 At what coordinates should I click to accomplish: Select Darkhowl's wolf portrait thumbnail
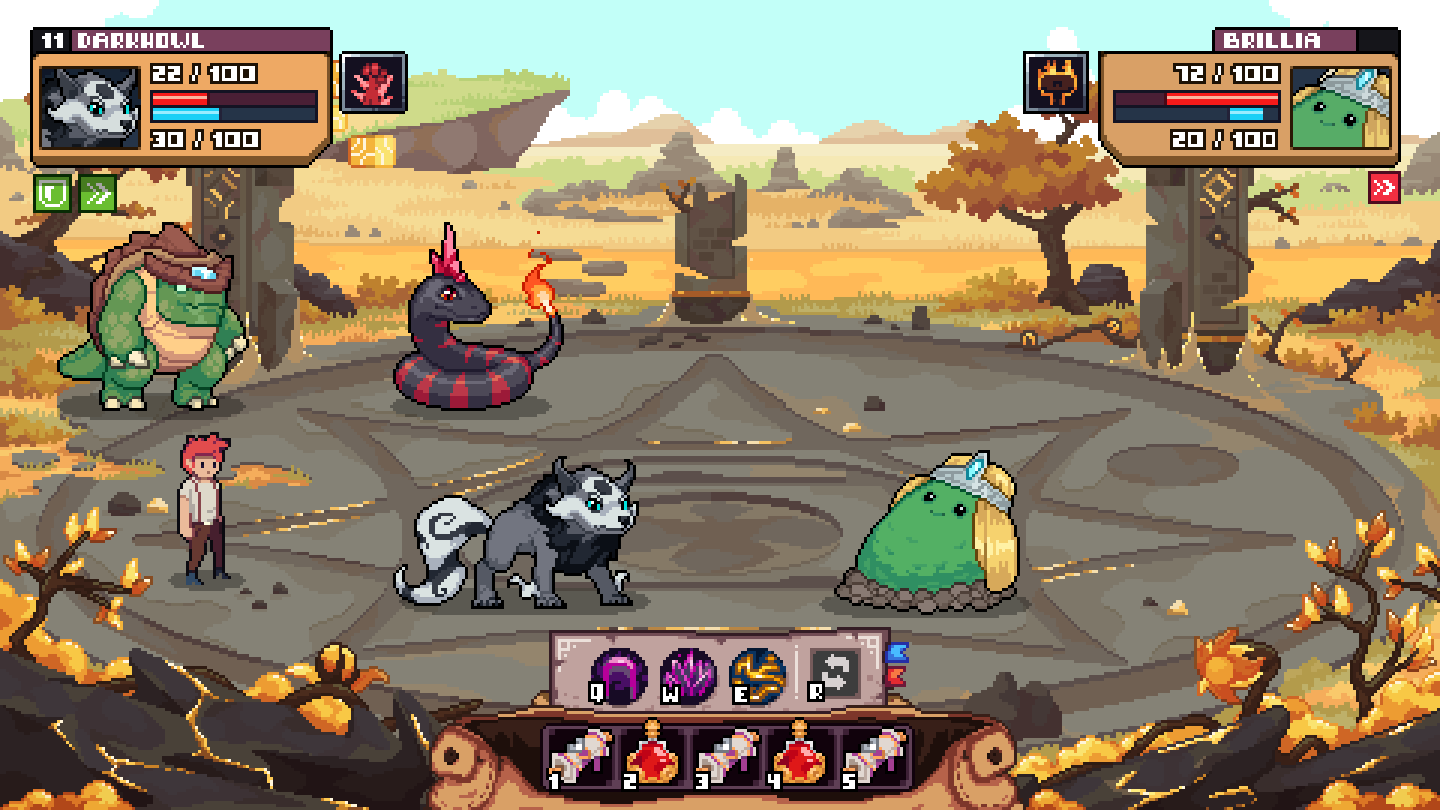coord(90,105)
